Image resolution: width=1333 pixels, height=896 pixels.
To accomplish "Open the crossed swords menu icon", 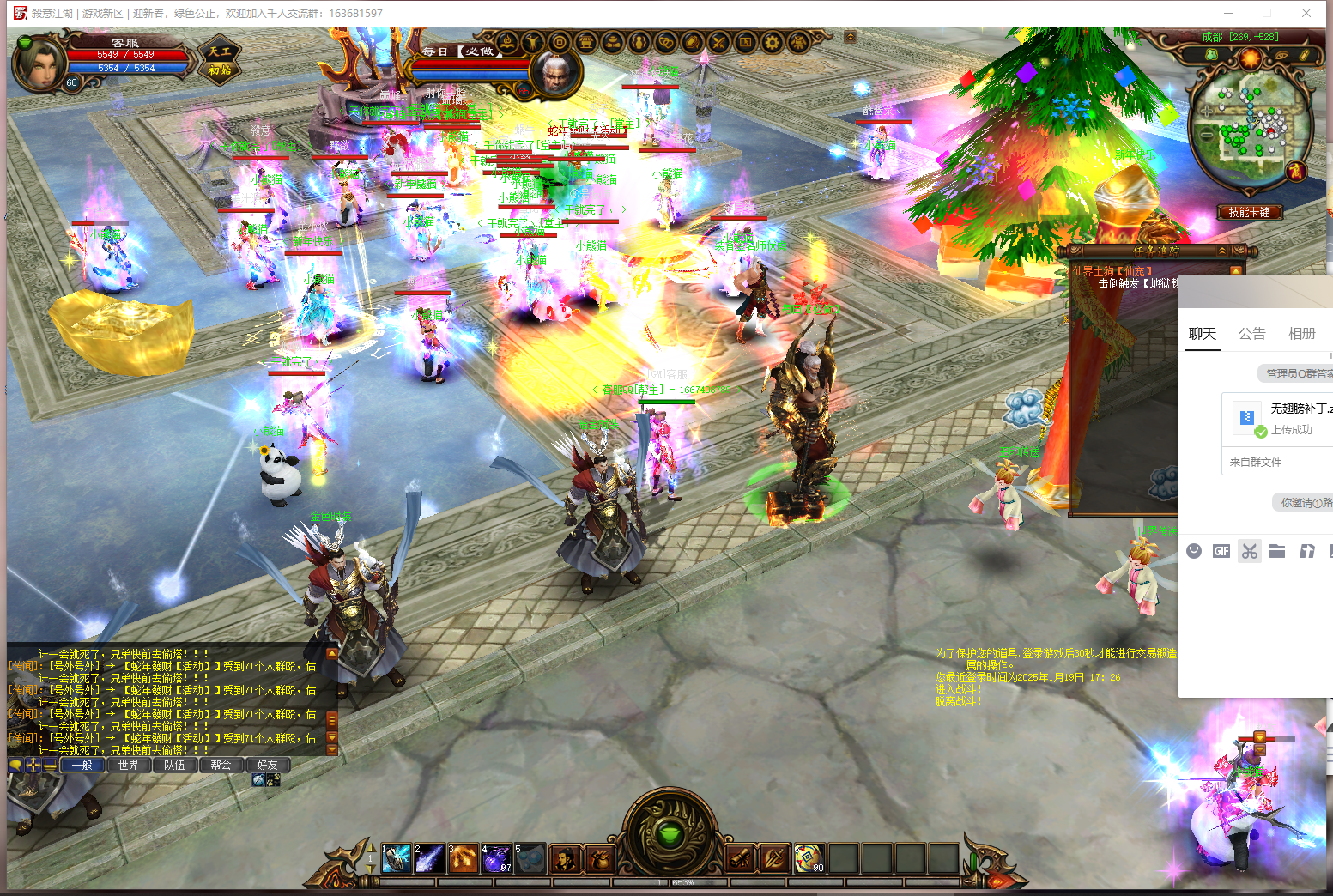I will pyautogui.click(x=718, y=42).
